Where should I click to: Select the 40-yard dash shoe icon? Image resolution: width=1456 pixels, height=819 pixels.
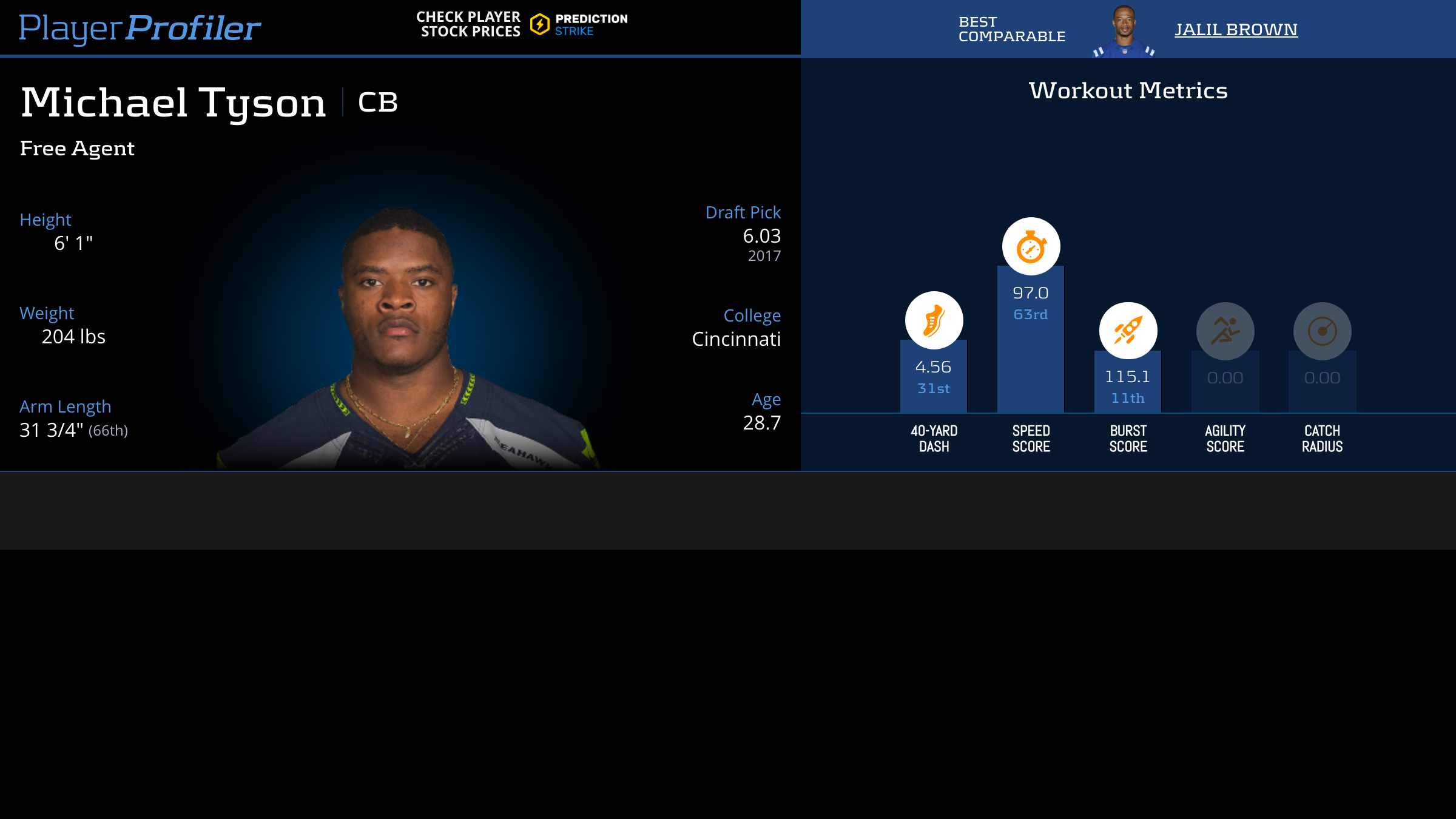tap(934, 320)
